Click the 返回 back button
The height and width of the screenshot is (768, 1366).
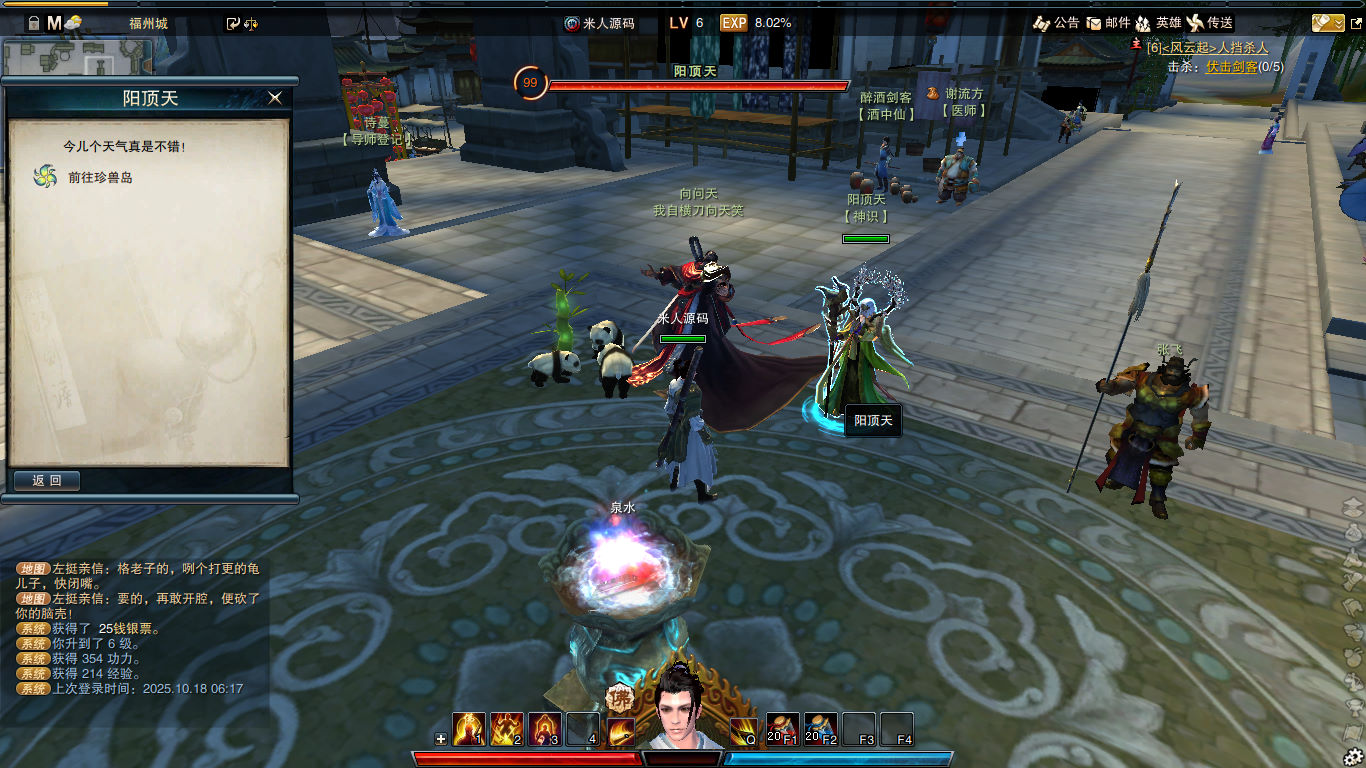[47, 481]
